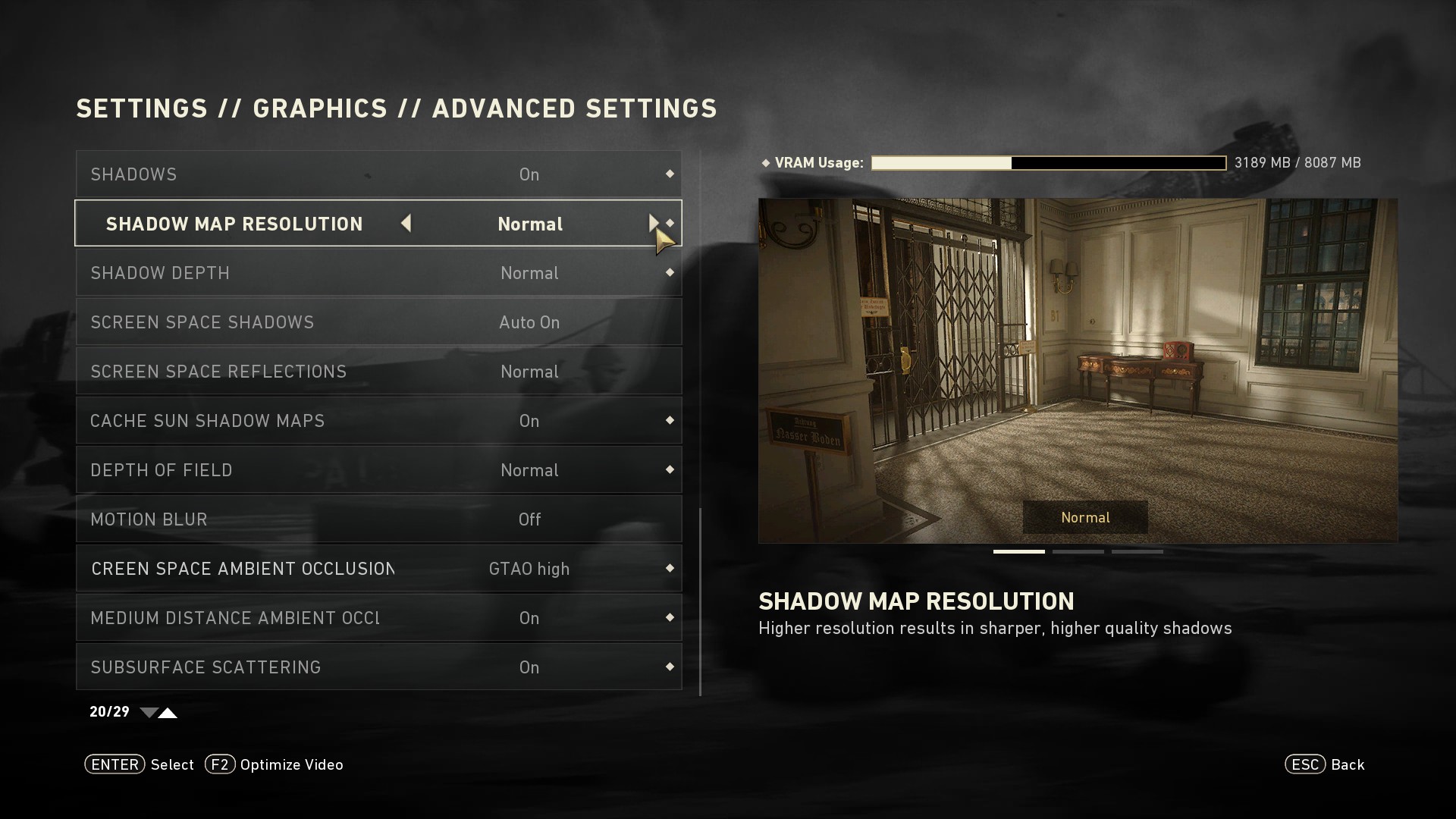The height and width of the screenshot is (819, 1456).
Task: Show the second preview image indicator
Action: click(x=1078, y=552)
